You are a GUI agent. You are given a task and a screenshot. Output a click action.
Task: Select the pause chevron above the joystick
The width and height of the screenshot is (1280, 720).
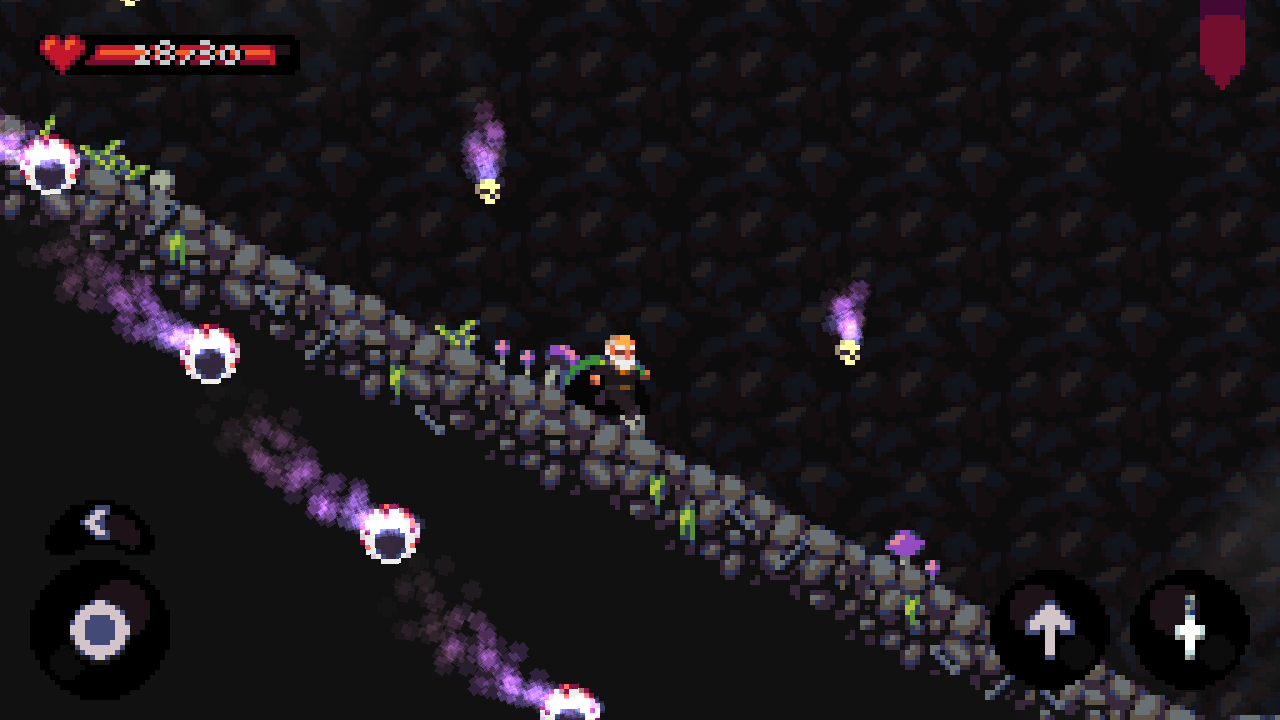97,525
